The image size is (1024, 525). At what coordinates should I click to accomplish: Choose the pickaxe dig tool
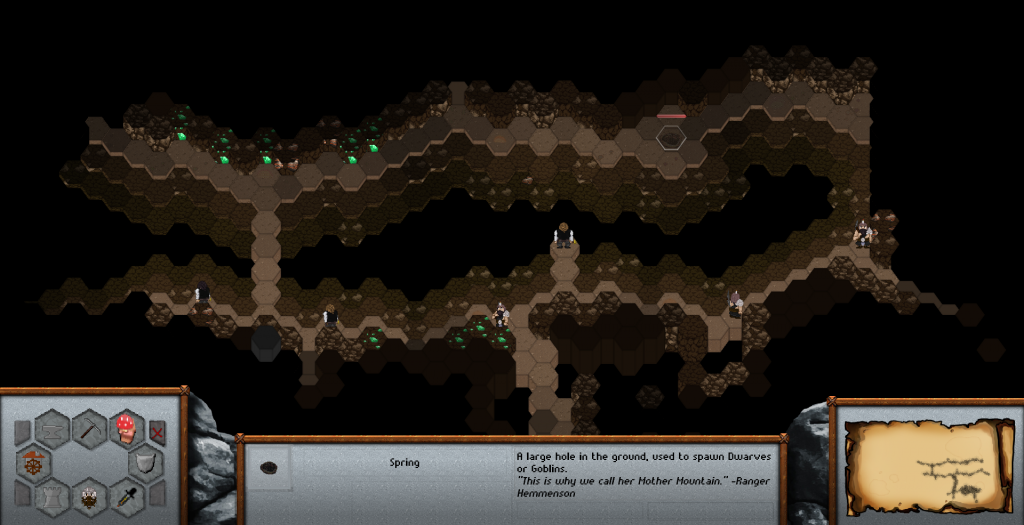[x=90, y=430]
